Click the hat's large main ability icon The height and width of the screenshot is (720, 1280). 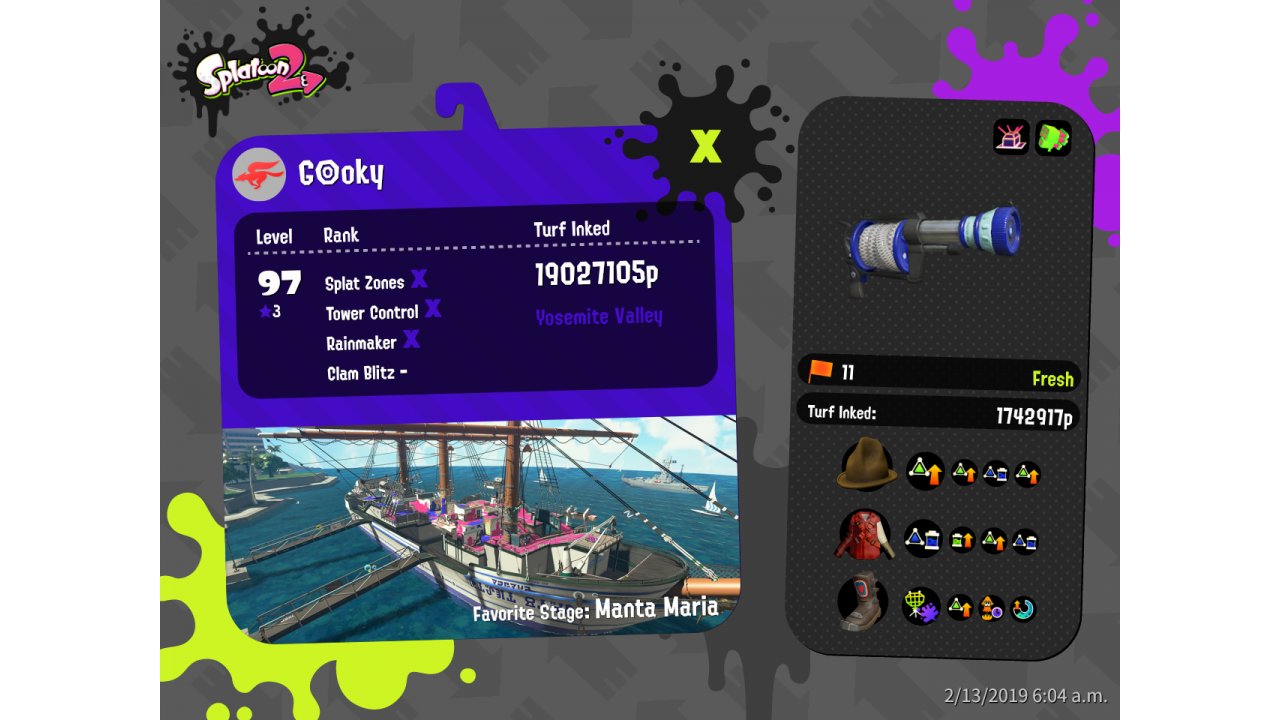[925, 471]
